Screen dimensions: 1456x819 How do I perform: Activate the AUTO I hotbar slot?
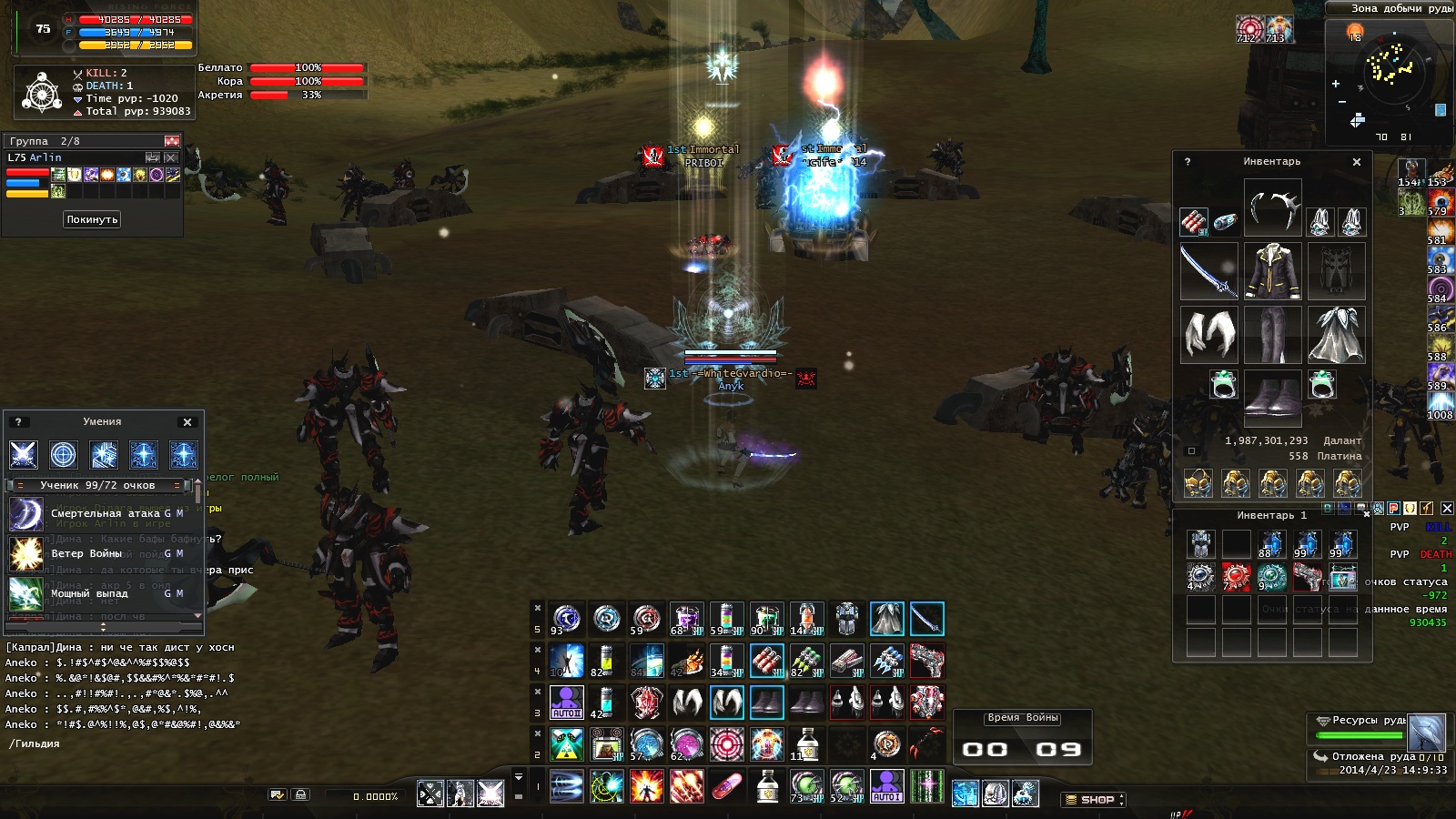pyautogui.click(x=886, y=785)
